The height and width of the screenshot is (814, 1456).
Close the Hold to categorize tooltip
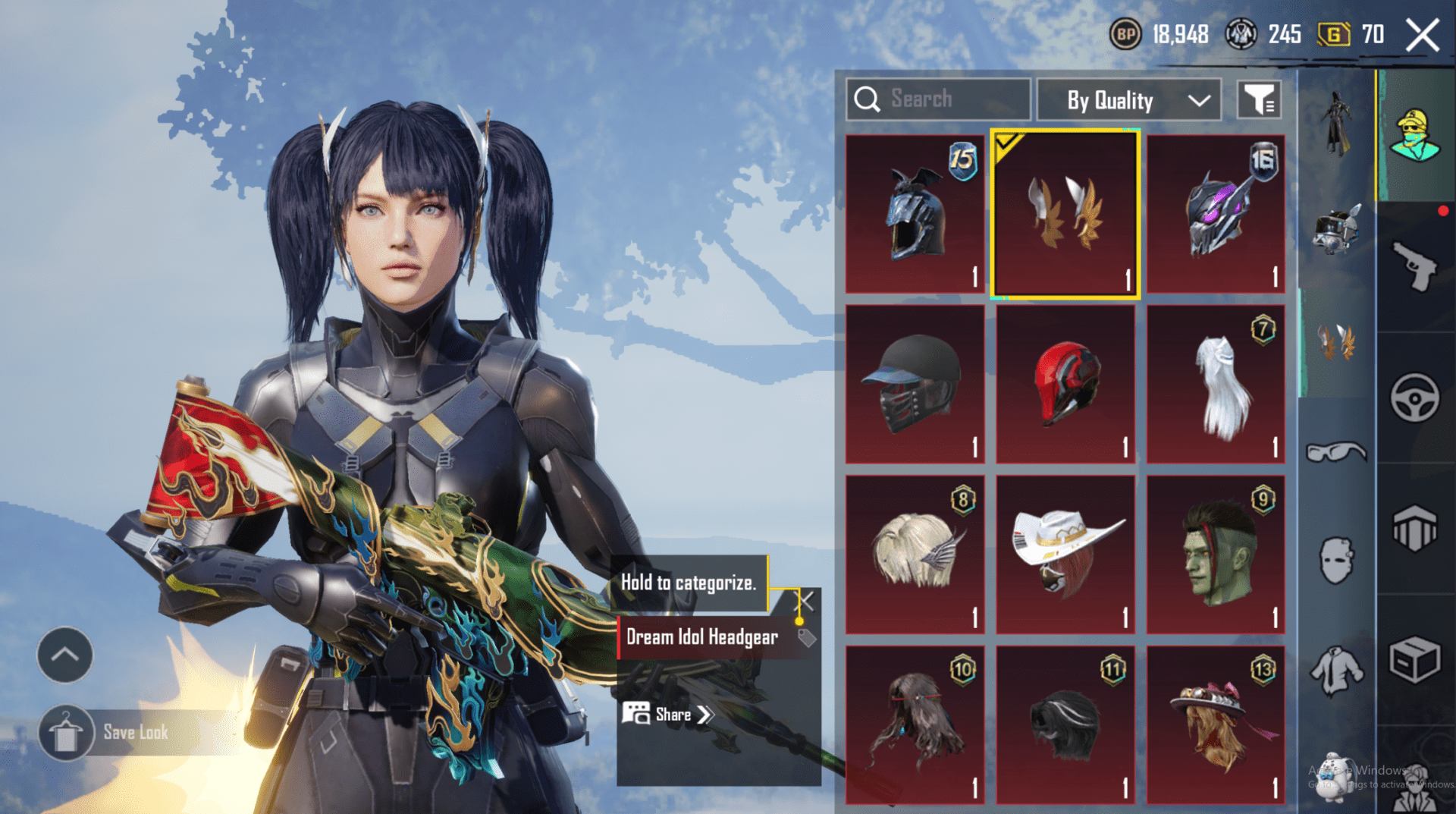[805, 602]
